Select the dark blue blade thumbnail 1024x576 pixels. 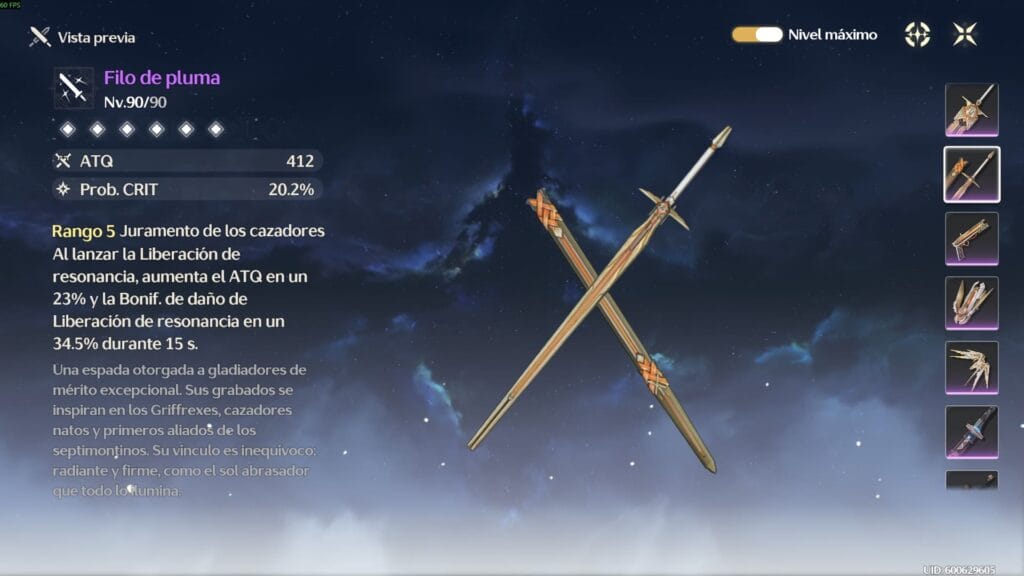pos(971,432)
